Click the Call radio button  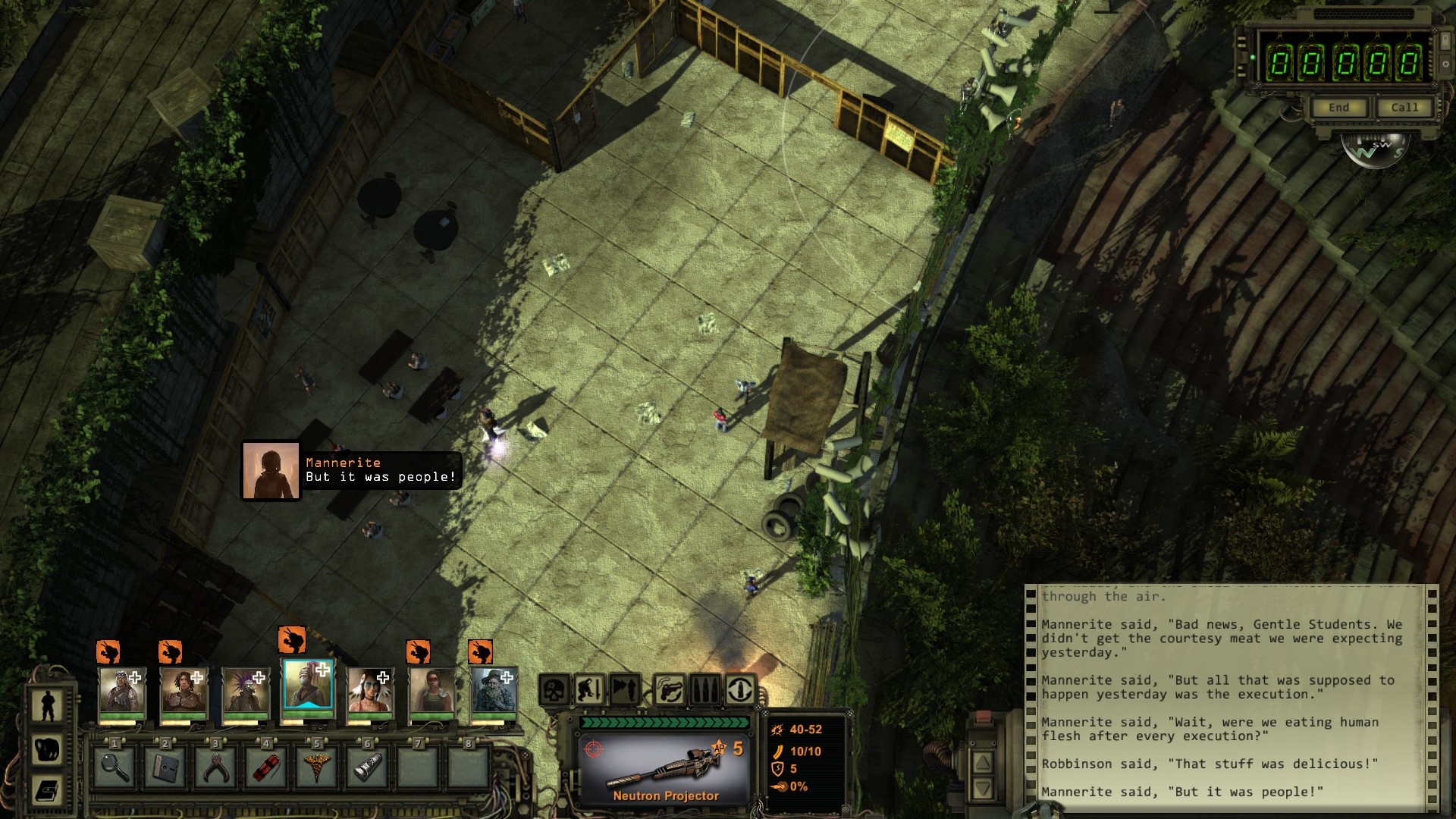pyautogui.click(x=1404, y=108)
